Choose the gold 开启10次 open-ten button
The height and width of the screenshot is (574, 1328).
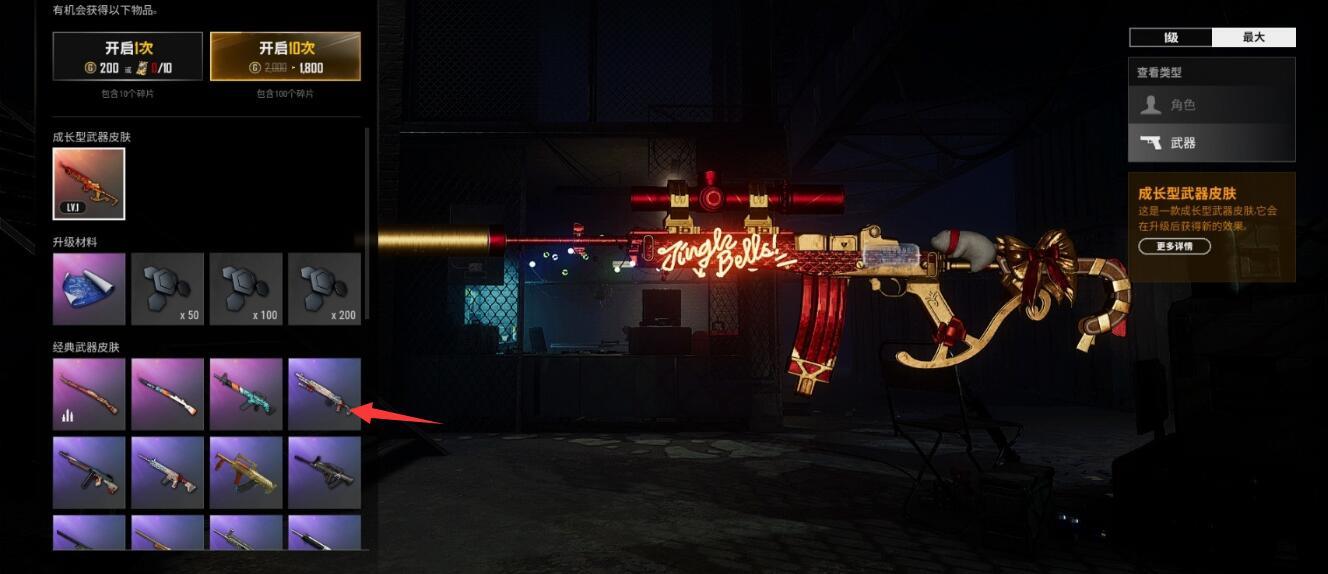pyautogui.click(x=285, y=56)
